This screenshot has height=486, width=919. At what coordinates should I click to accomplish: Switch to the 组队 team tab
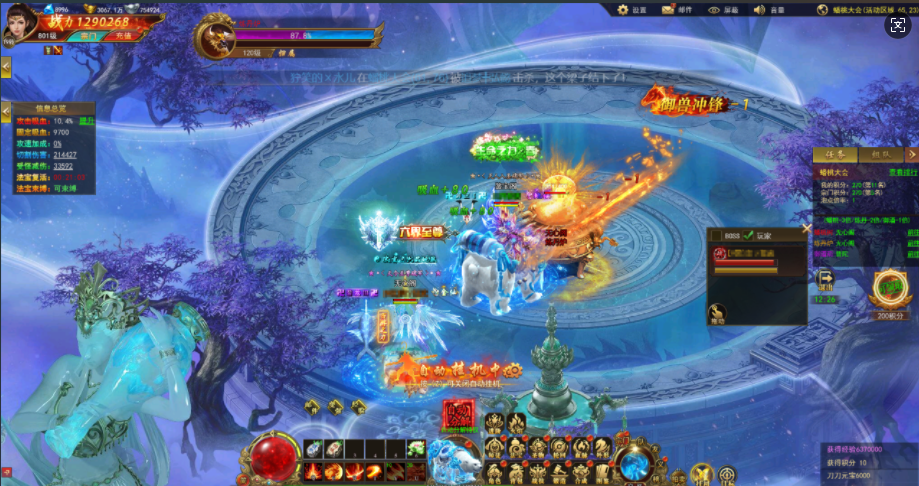pyautogui.click(x=880, y=155)
